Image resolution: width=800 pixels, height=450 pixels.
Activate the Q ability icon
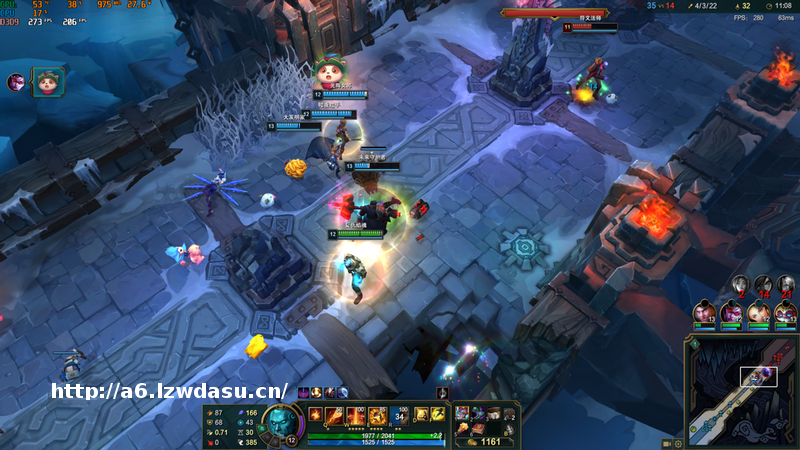(334, 415)
